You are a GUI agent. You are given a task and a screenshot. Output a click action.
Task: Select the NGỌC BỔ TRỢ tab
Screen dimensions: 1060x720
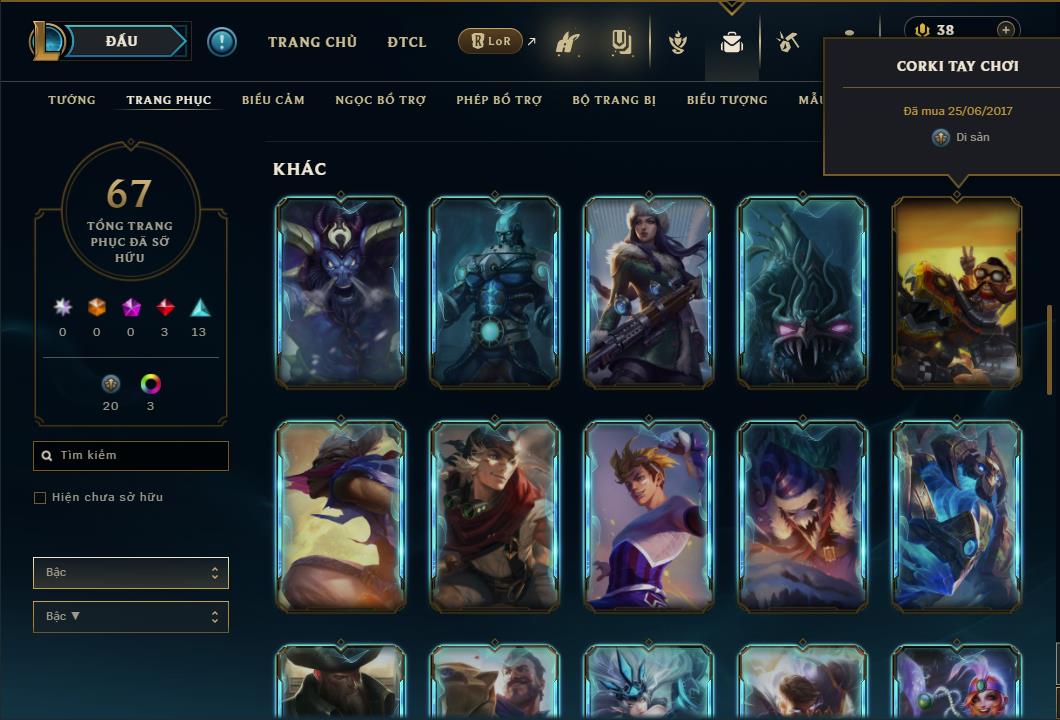click(381, 100)
